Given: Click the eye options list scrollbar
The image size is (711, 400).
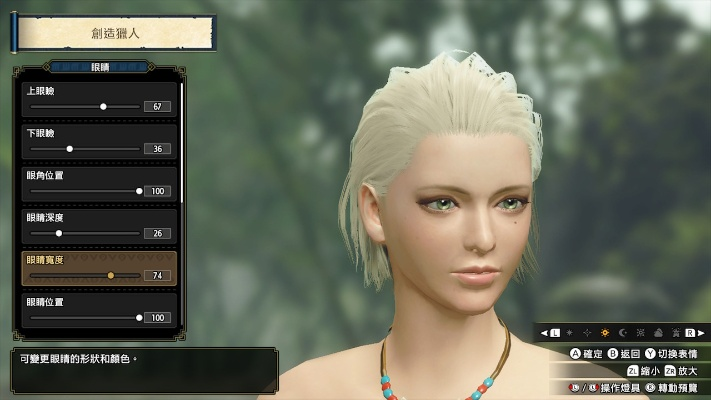Looking at the screenshot, I should [182, 140].
